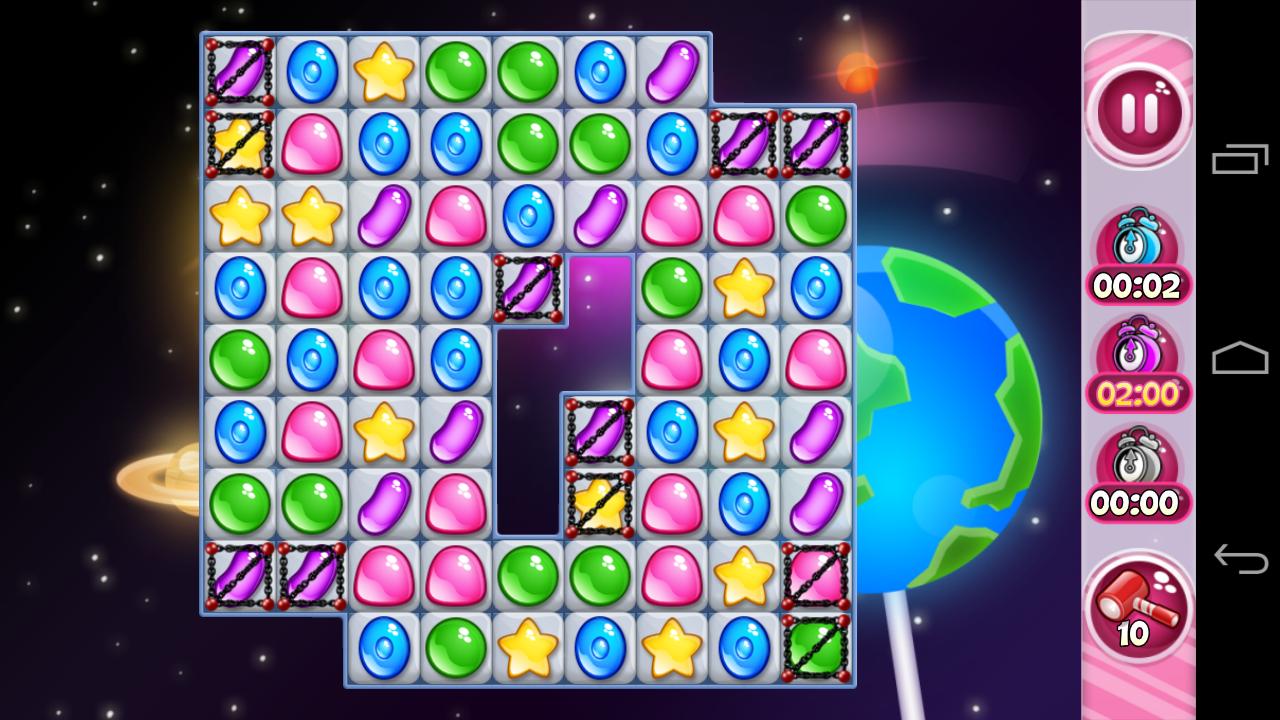Image resolution: width=1280 pixels, height=720 pixels.
Task: Select the purple jelly bean in the top row
Action: [x=672, y=68]
